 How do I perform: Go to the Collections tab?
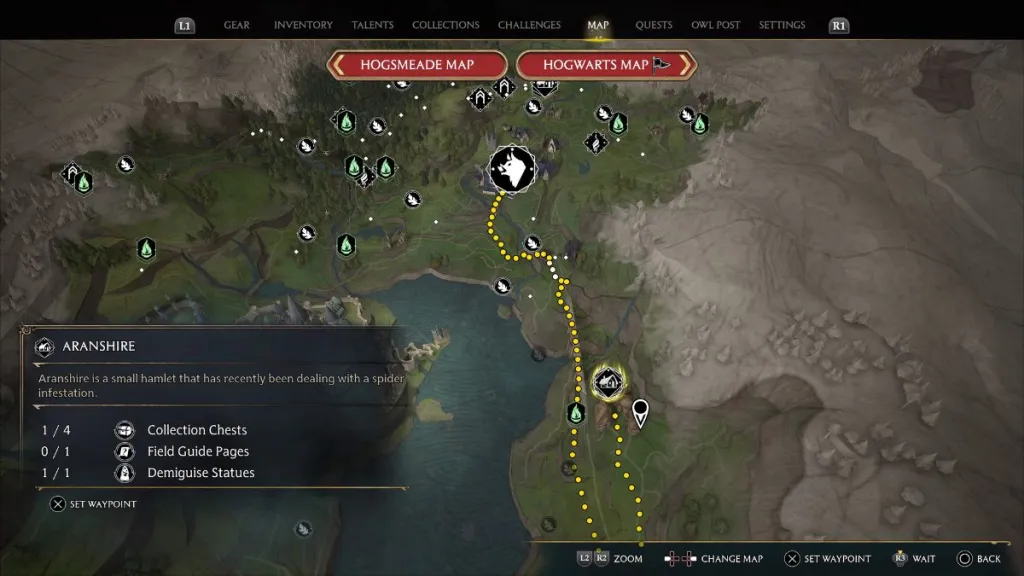[x=446, y=25]
